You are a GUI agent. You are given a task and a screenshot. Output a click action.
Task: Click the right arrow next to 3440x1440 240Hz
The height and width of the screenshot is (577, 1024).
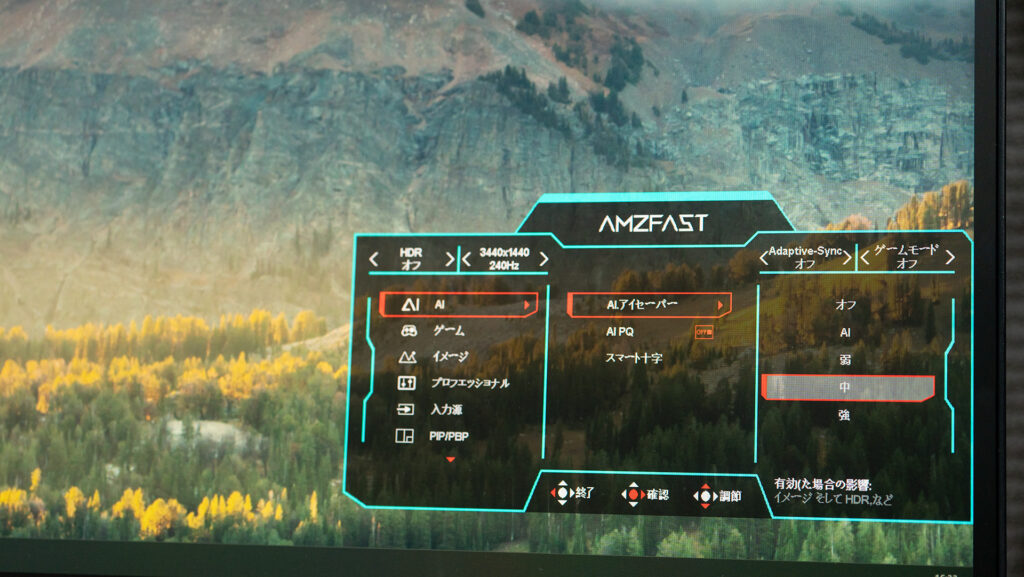(x=543, y=259)
